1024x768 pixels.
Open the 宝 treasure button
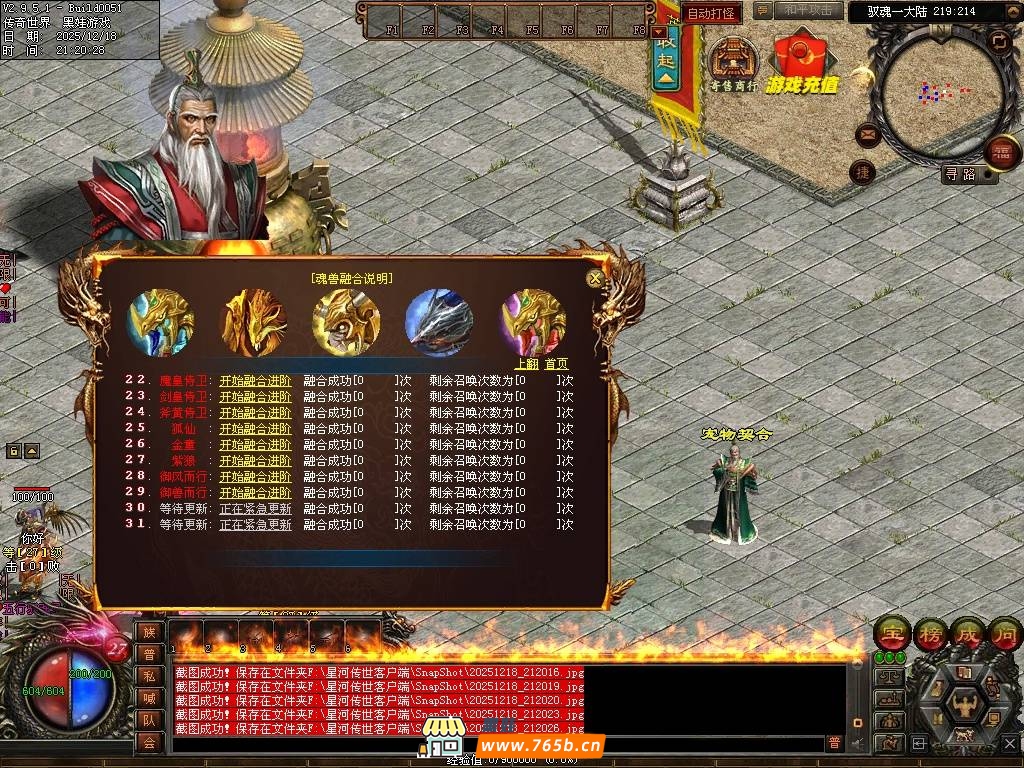(x=891, y=634)
